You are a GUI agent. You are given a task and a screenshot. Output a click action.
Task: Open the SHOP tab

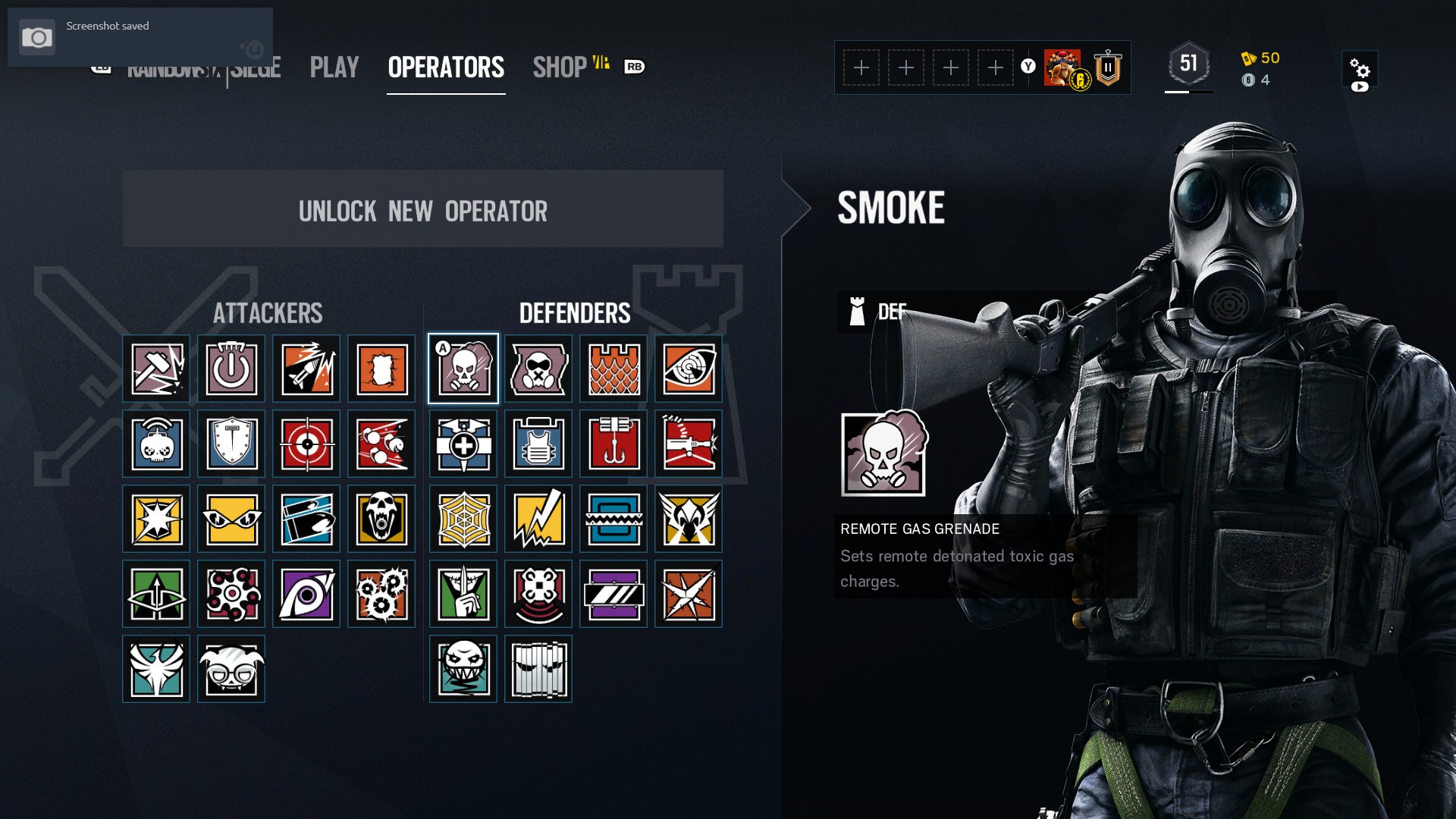(x=560, y=67)
